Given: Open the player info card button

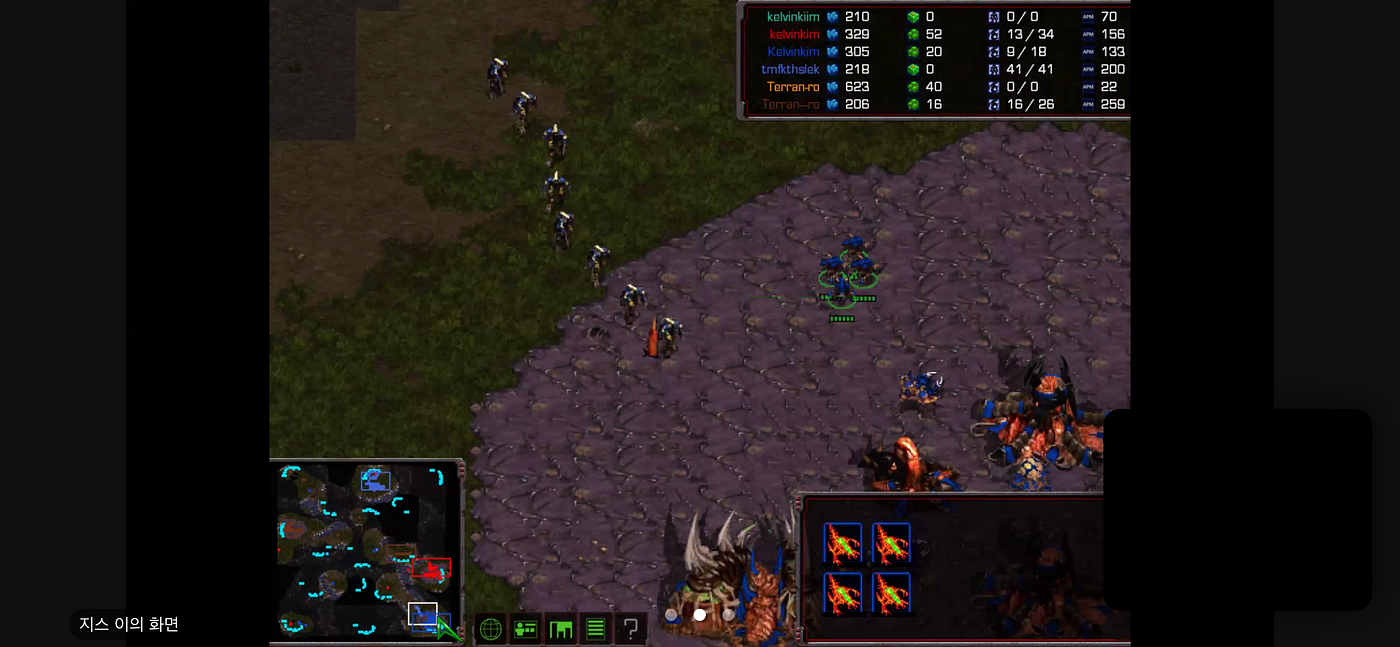Looking at the screenshot, I should pos(525,629).
